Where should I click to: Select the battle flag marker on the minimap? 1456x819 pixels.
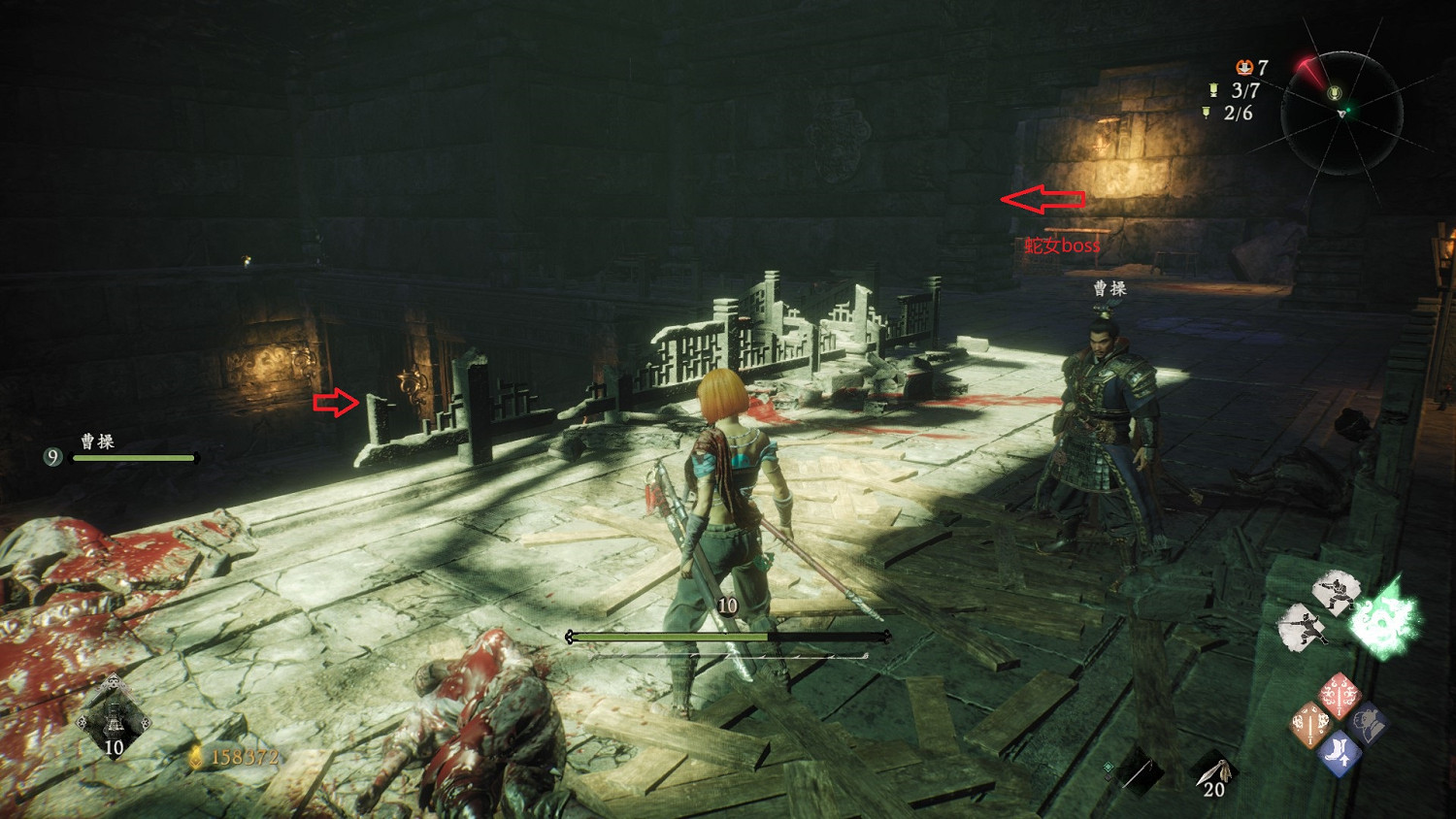(1335, 93)
